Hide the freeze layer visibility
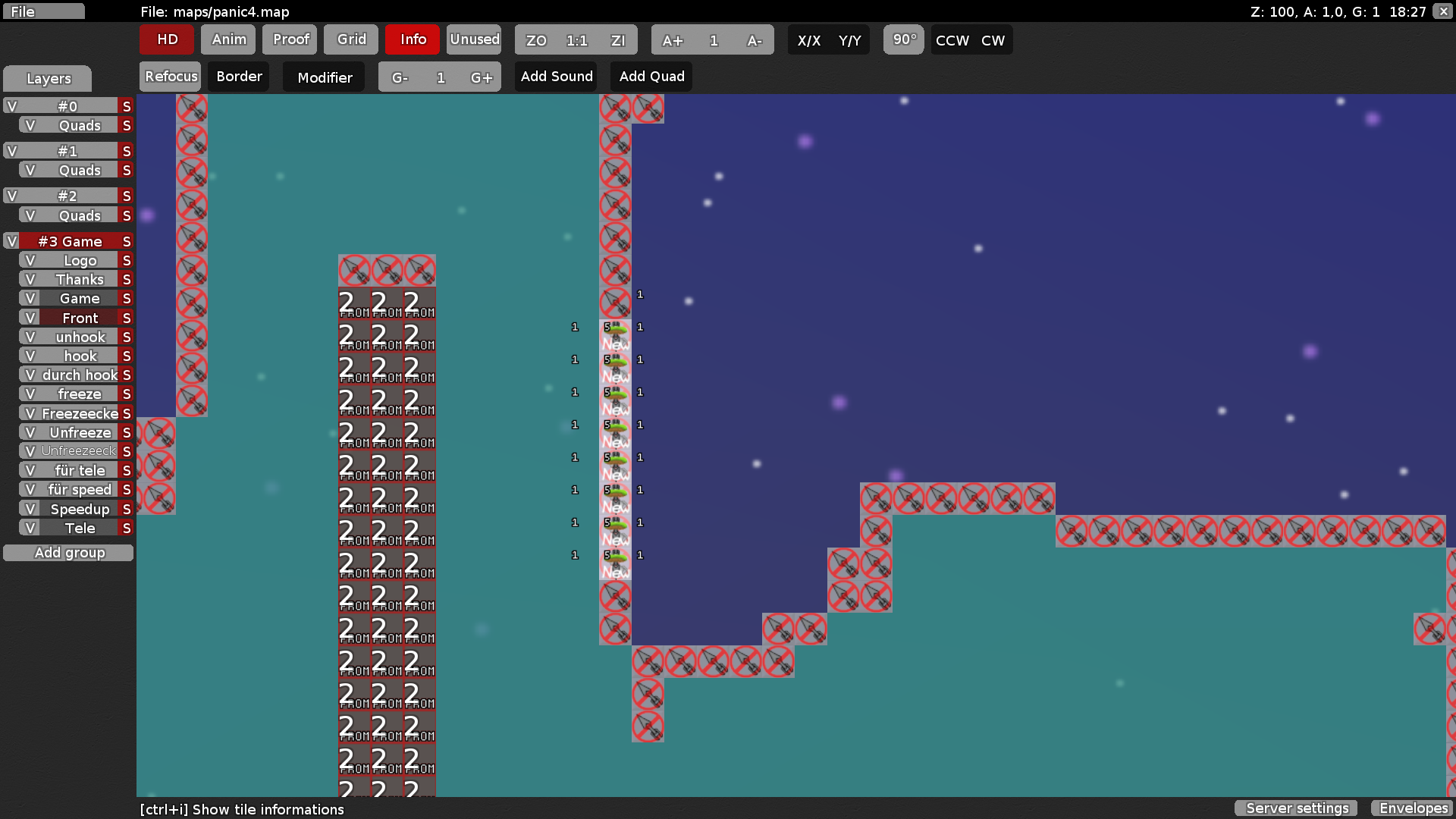The width and height of the screenshot is (1456, 819). point(29,394)
